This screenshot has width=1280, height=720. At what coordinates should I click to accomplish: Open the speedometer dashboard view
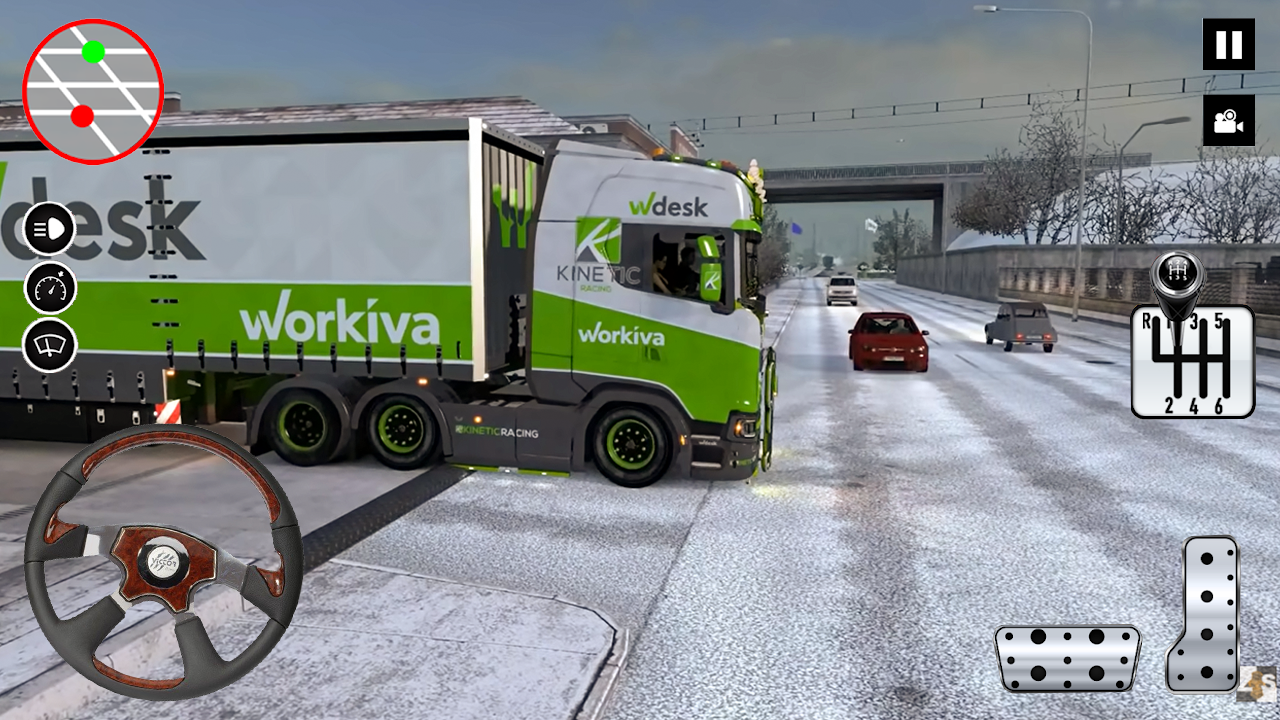click(48, 287)
